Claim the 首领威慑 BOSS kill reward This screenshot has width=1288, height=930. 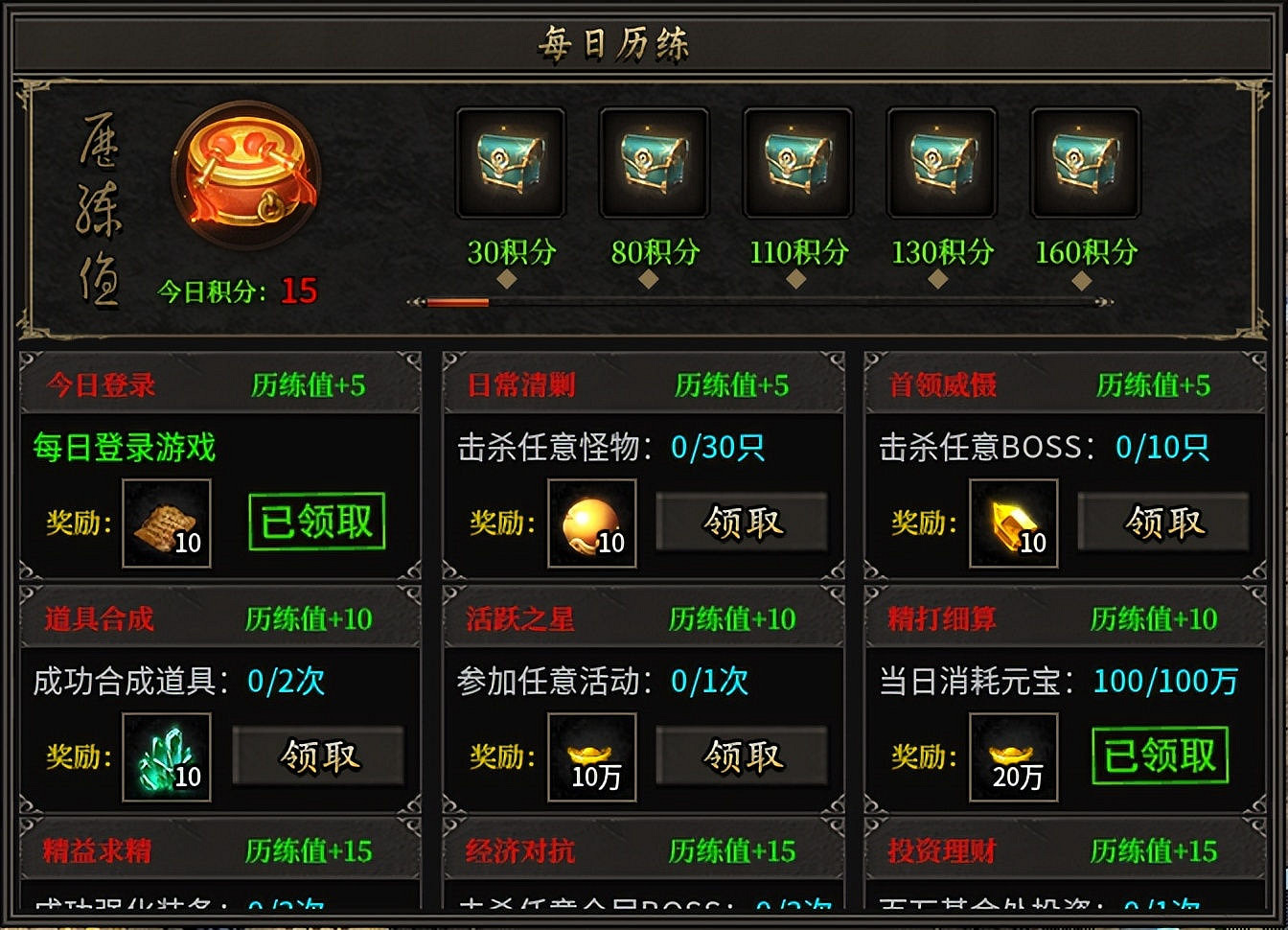click(x=1163, y=523)
